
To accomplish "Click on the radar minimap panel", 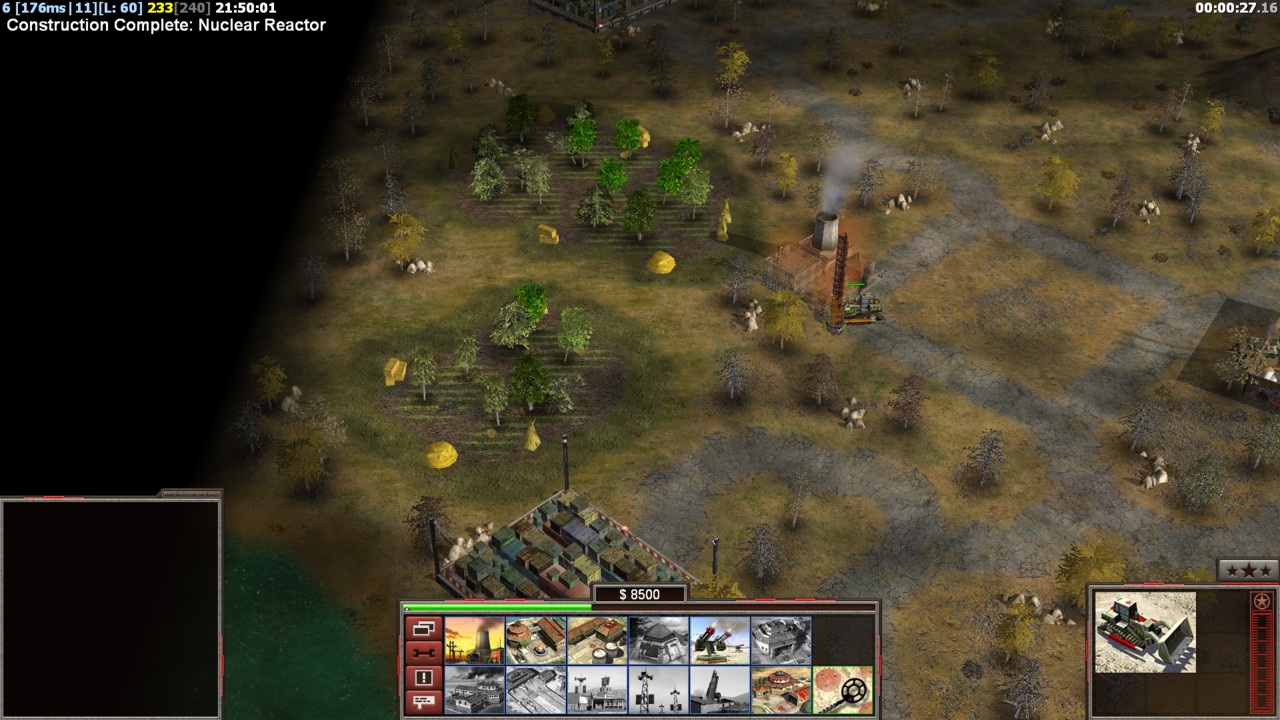I will pyautogui.click(x=110, y=608).
